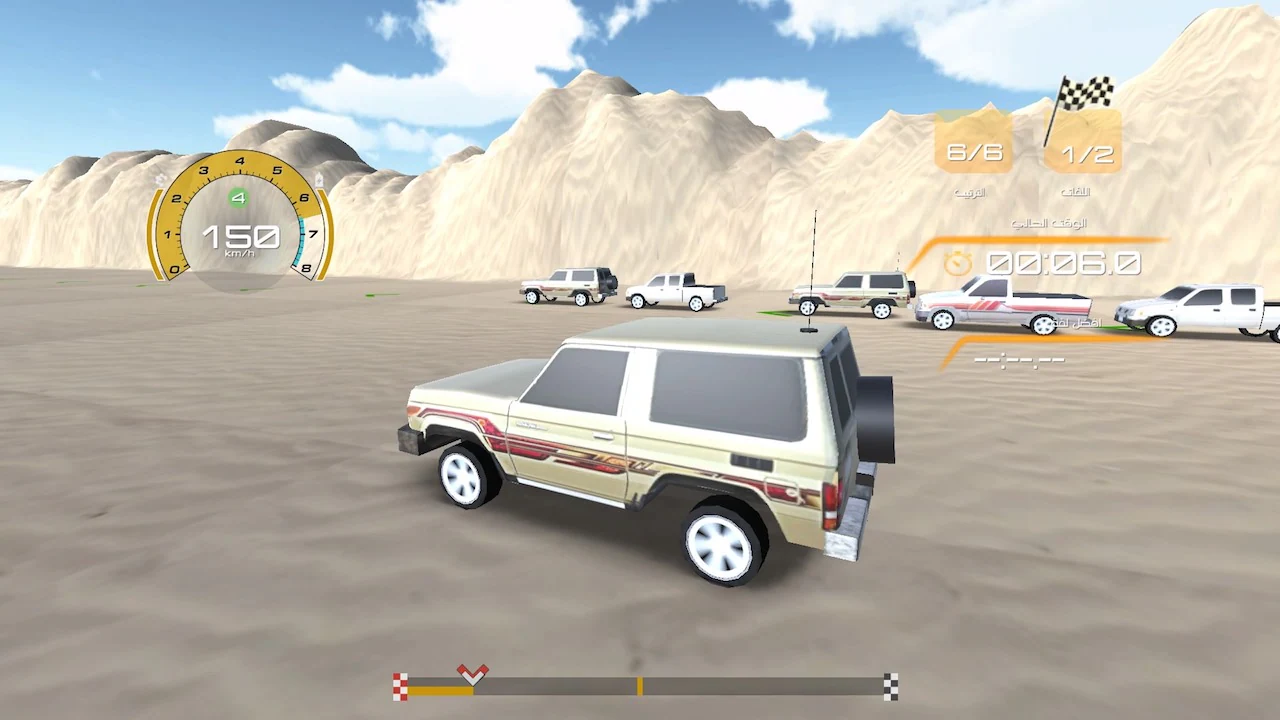Select the current time 00:06.0 readout
Viewport: 1280px width, 720px height.
tap(1063, 262)
